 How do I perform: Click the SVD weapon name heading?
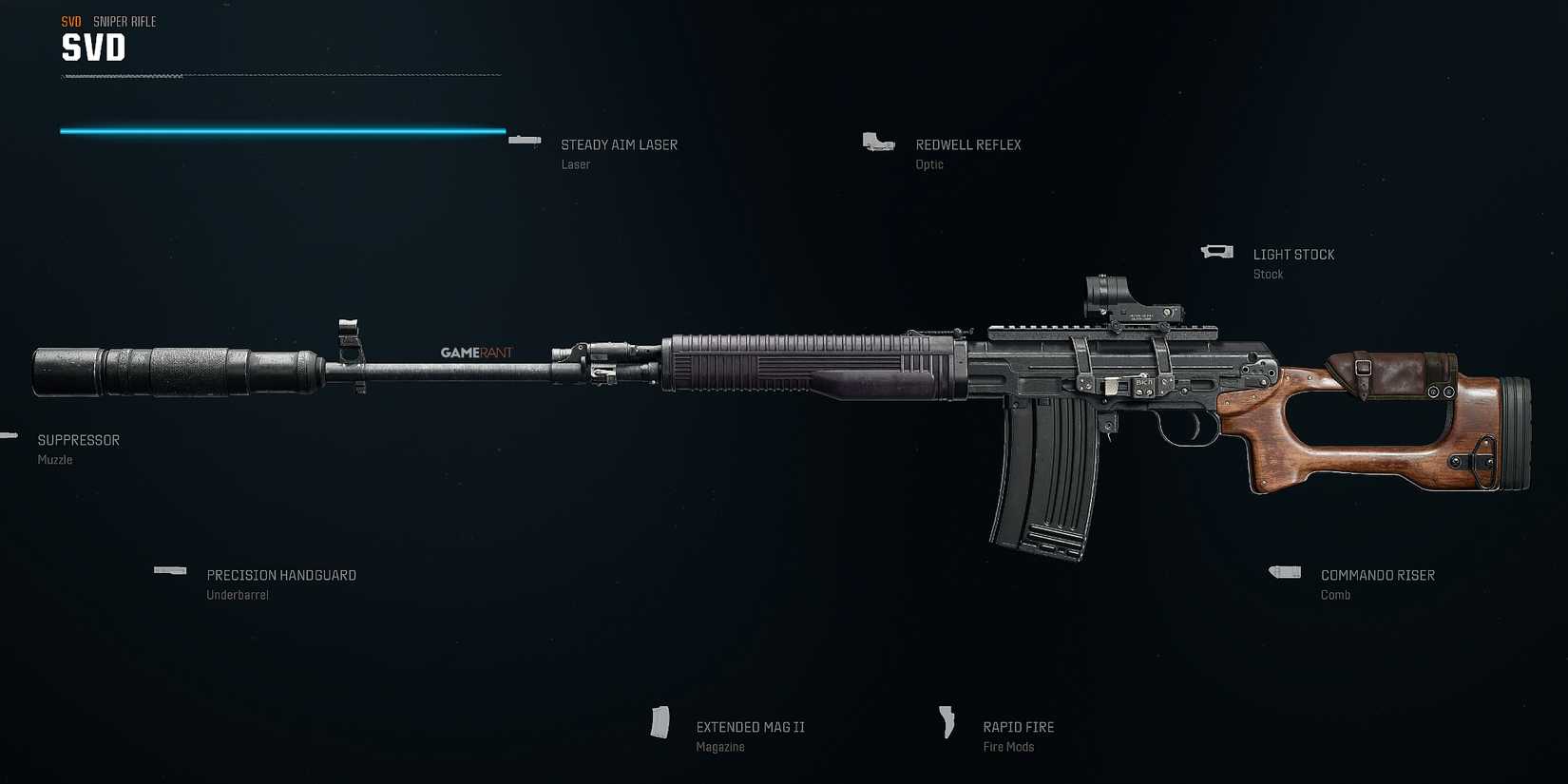pos(92,47)
